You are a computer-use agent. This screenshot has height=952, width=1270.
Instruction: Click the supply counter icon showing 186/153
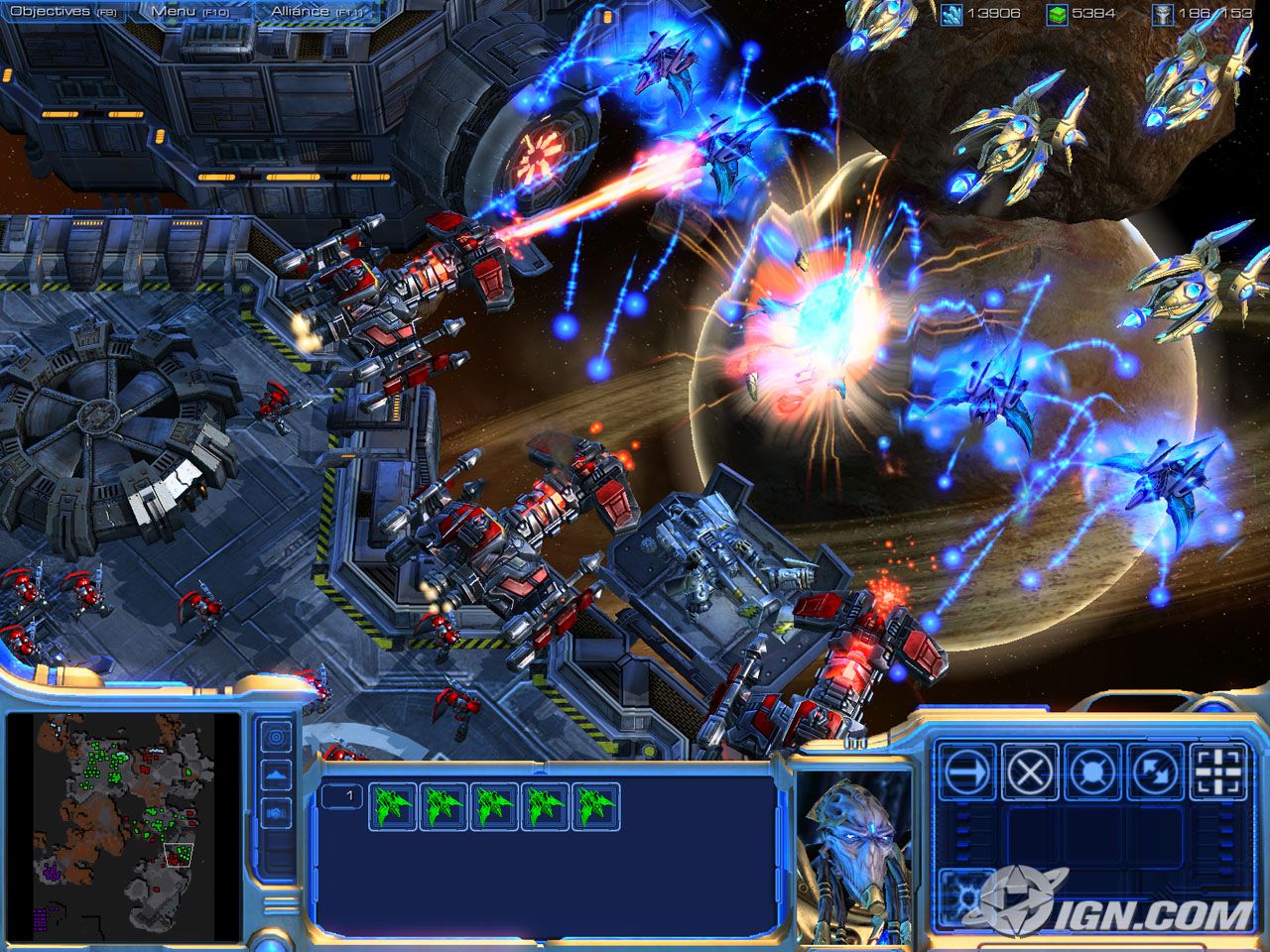pyautogui.click(x=1163, y=12)
